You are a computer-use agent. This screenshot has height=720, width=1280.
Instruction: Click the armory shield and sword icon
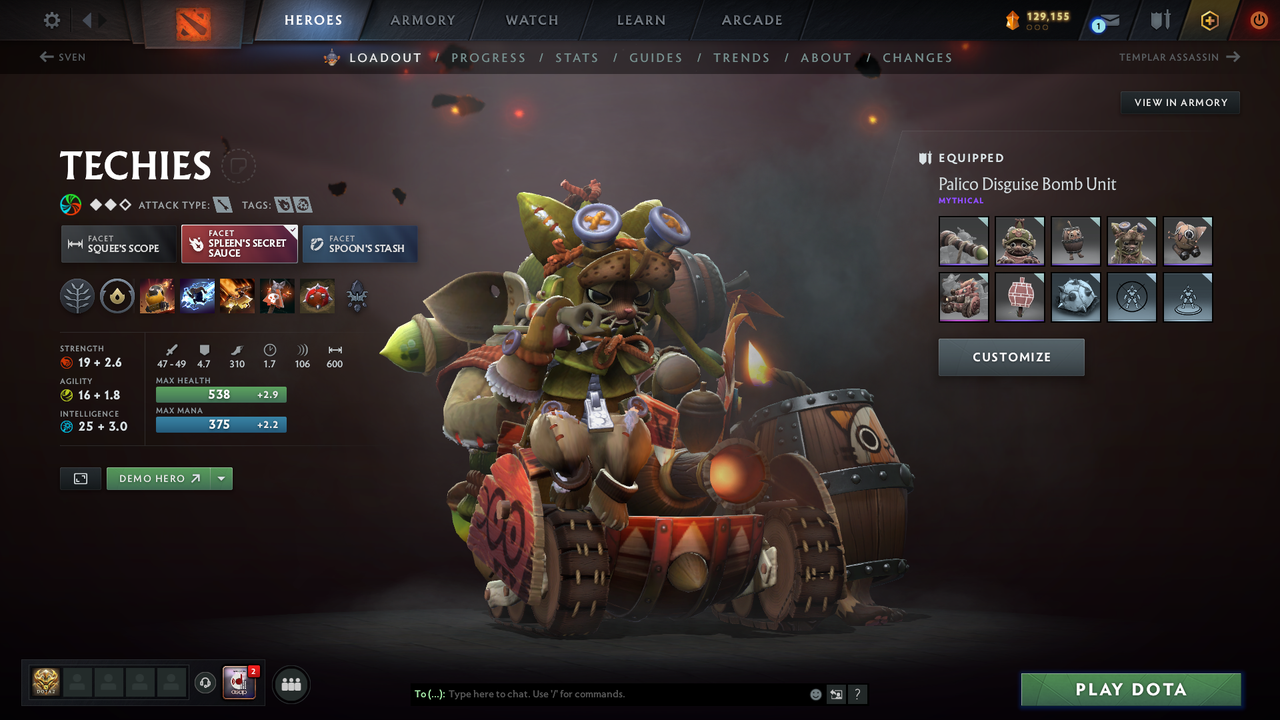pos(1159,20)
